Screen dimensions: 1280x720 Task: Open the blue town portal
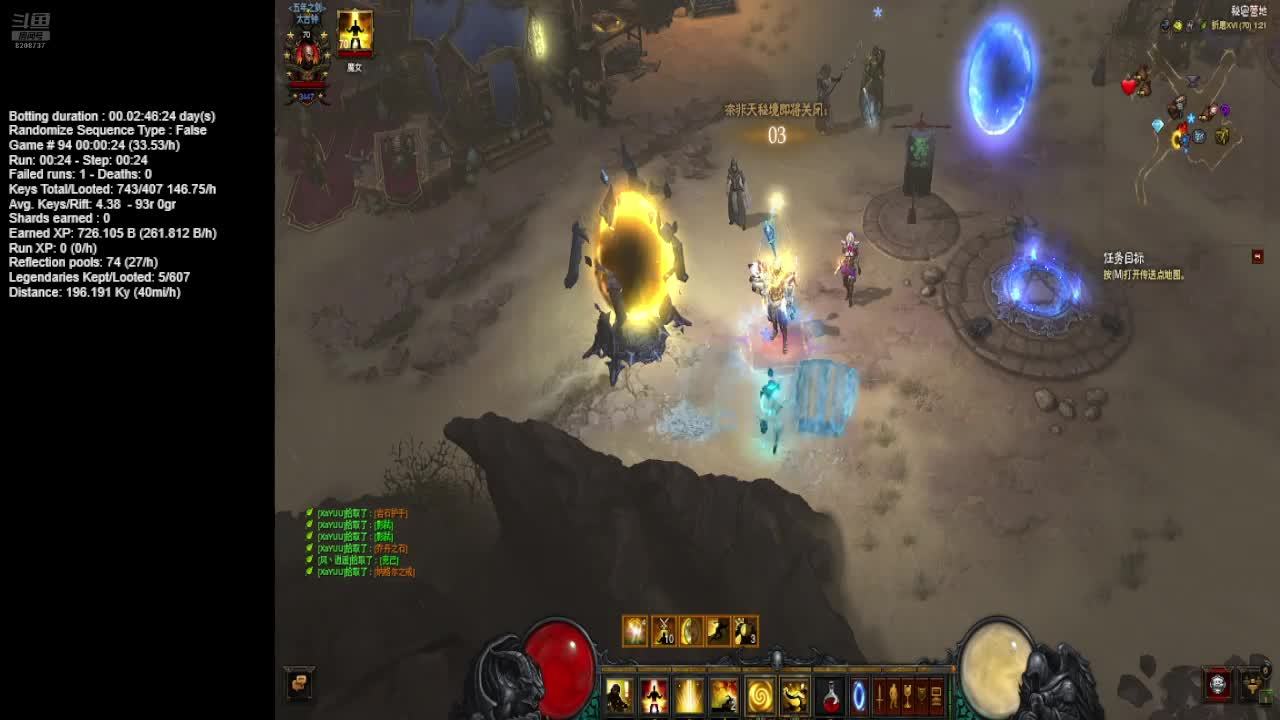858,696
